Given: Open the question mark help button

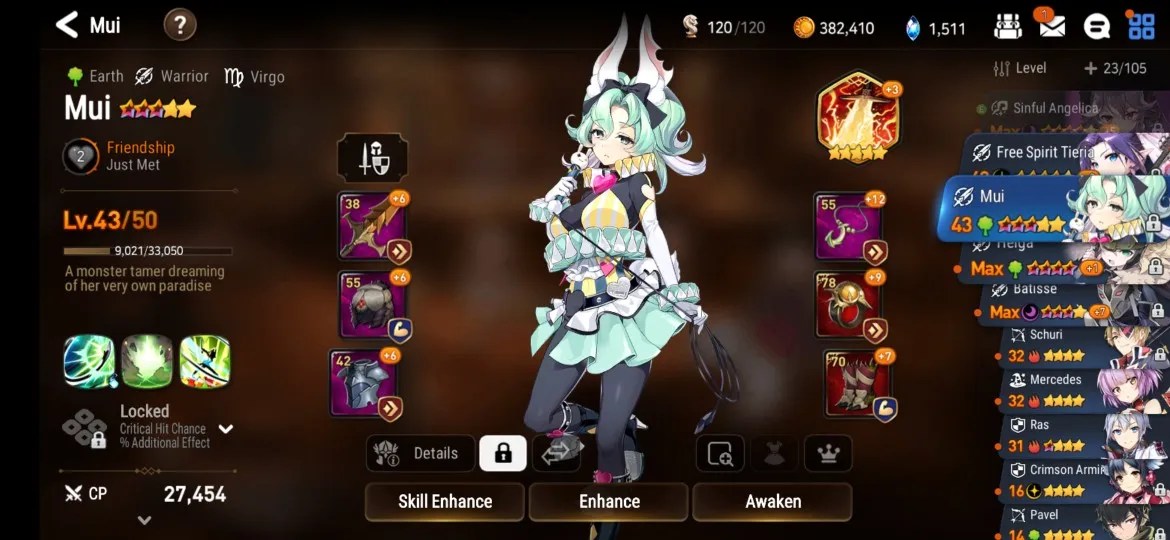Looking at the screenshot, I should click(x=180, y=25).
